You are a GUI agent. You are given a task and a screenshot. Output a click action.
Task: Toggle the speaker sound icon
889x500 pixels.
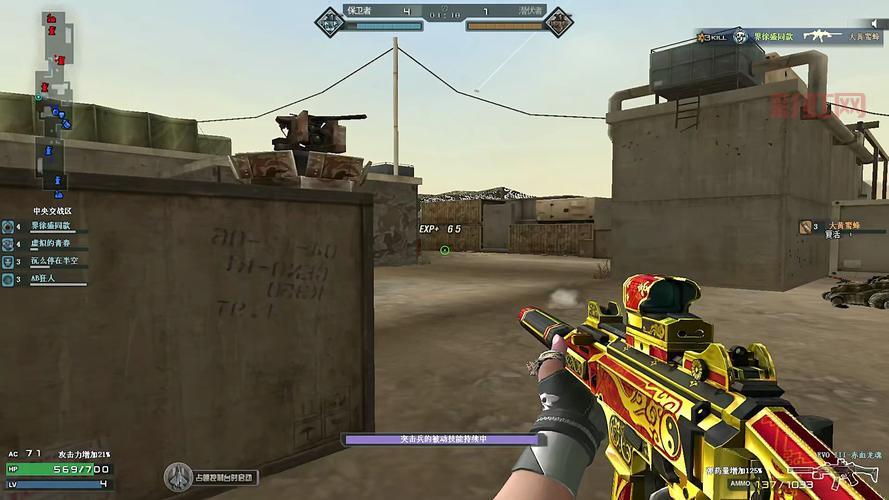pos(873,24)
